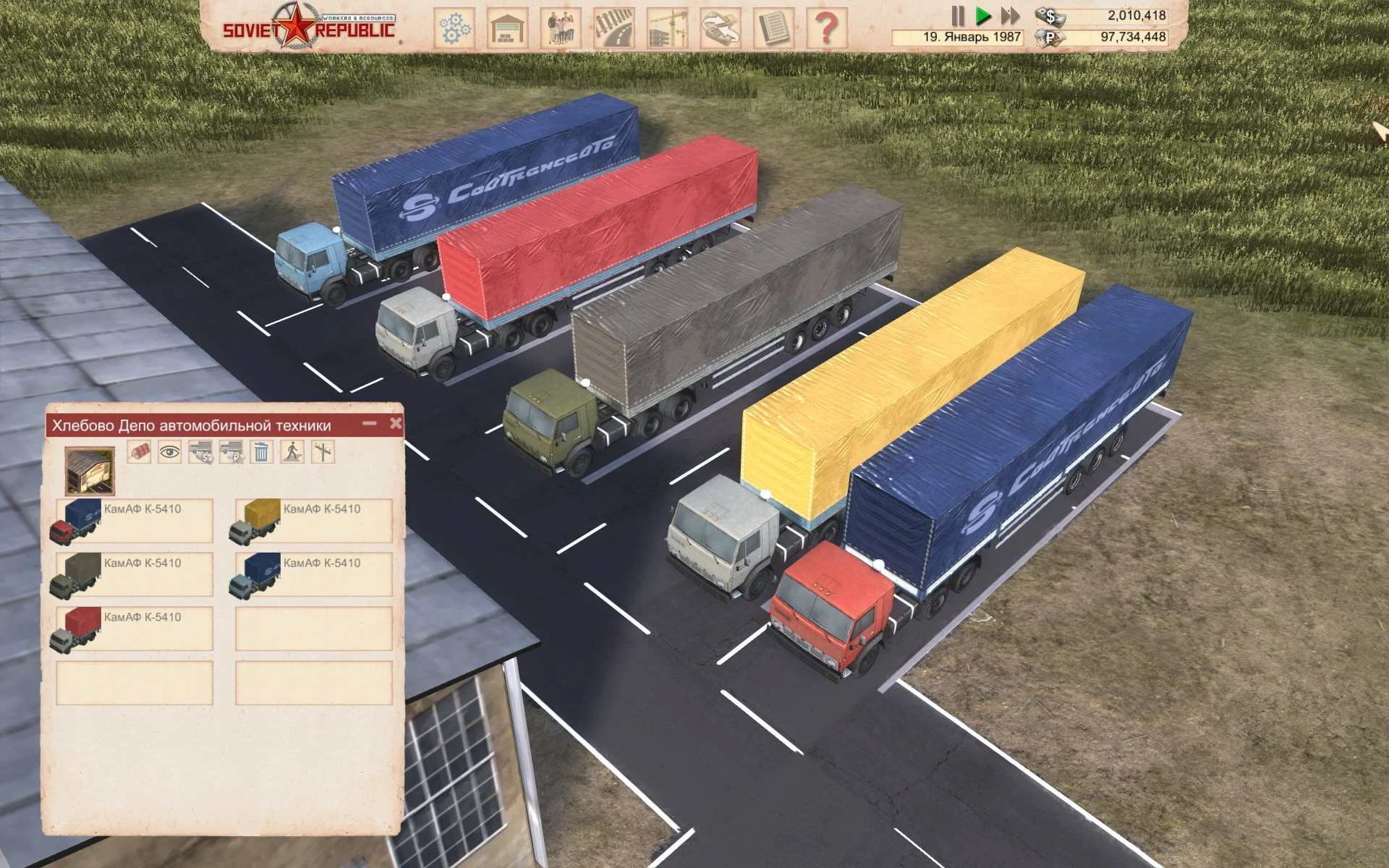Click the warehouse icon in the top toolbar
The width and height of the screenshot is (1389, 868).
[x=507, y=24]
